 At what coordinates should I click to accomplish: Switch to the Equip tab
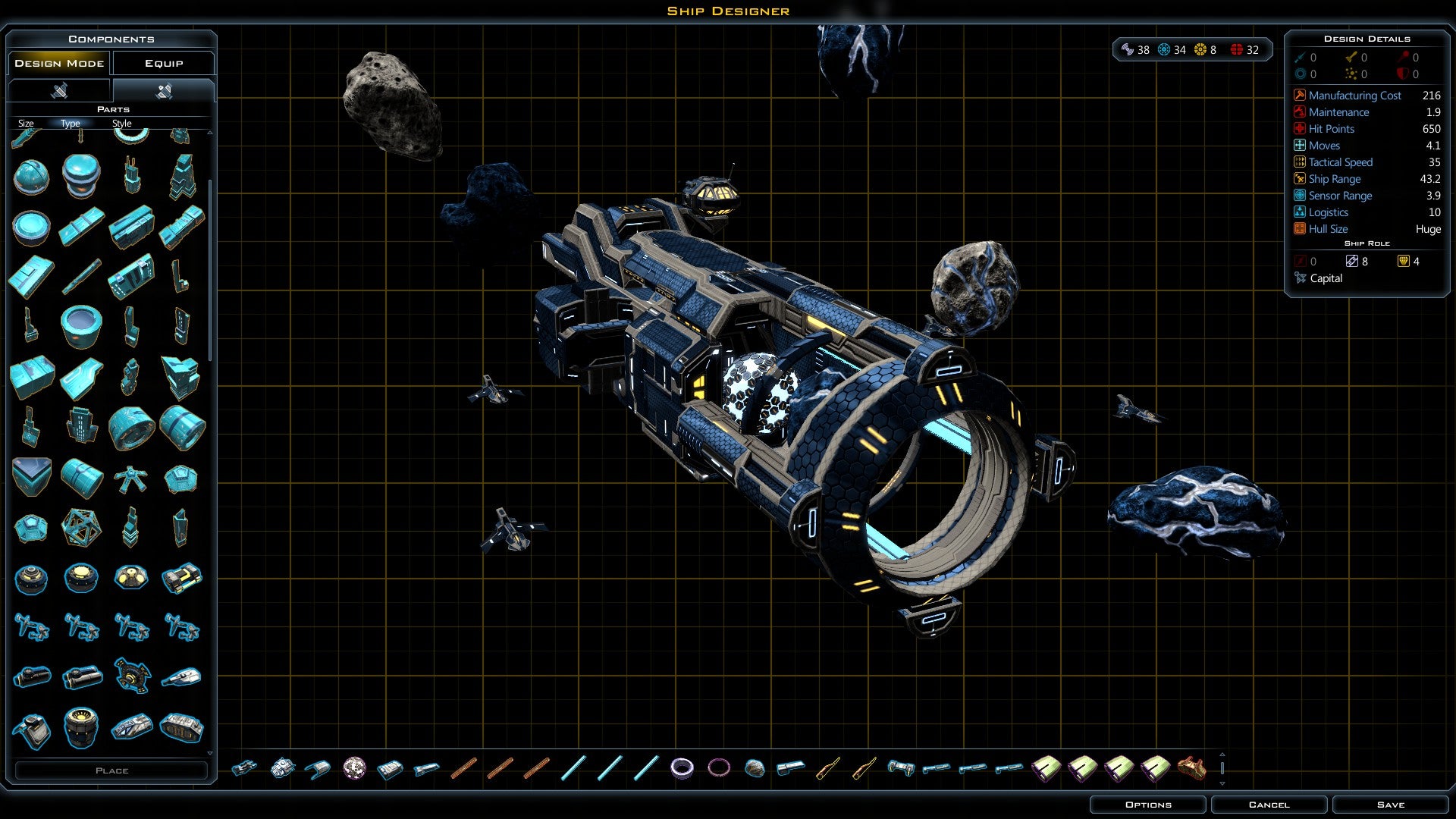[163, 63]
